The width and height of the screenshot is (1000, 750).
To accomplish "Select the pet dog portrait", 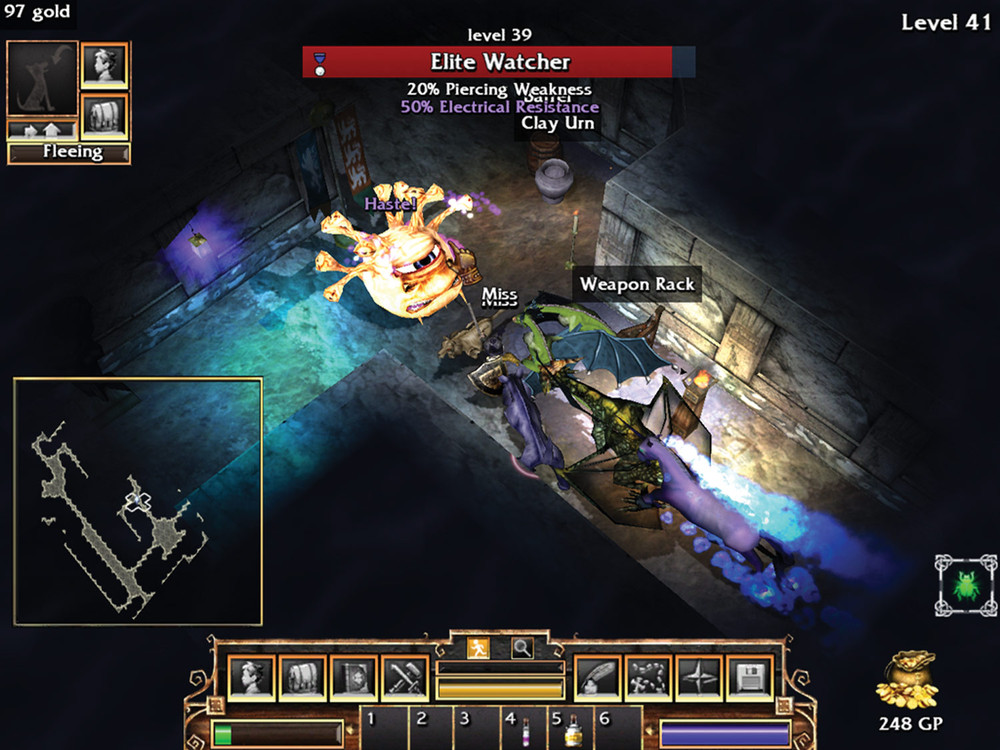I will tap(42, 79).
